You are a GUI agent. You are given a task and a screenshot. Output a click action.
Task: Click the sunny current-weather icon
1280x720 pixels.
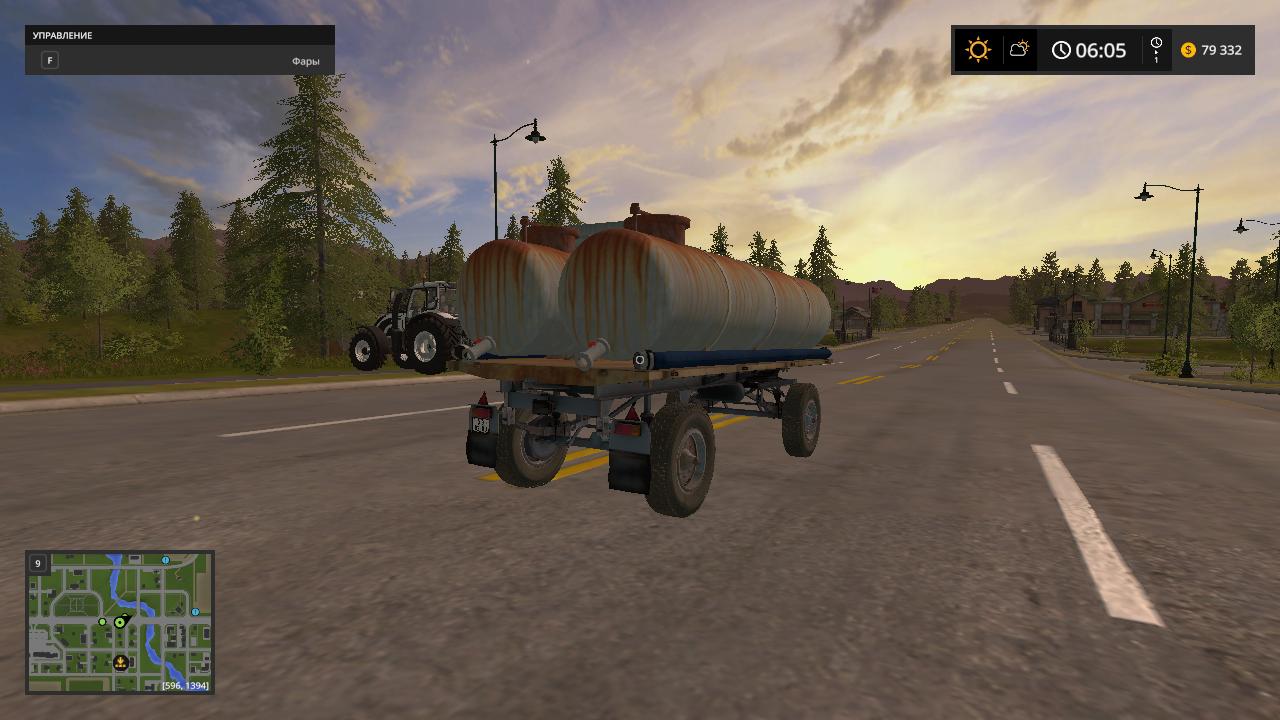[x=977, y=50]
